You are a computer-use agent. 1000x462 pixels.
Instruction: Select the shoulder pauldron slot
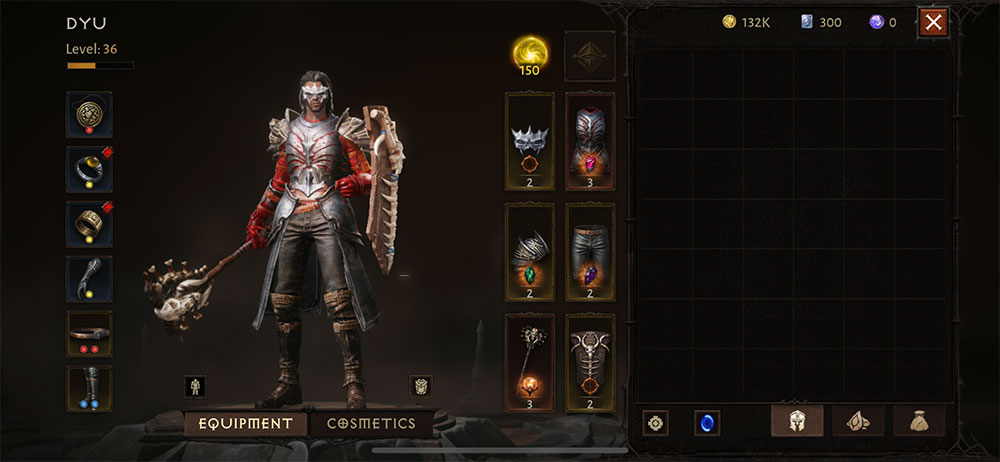click(x=530, y=251)
